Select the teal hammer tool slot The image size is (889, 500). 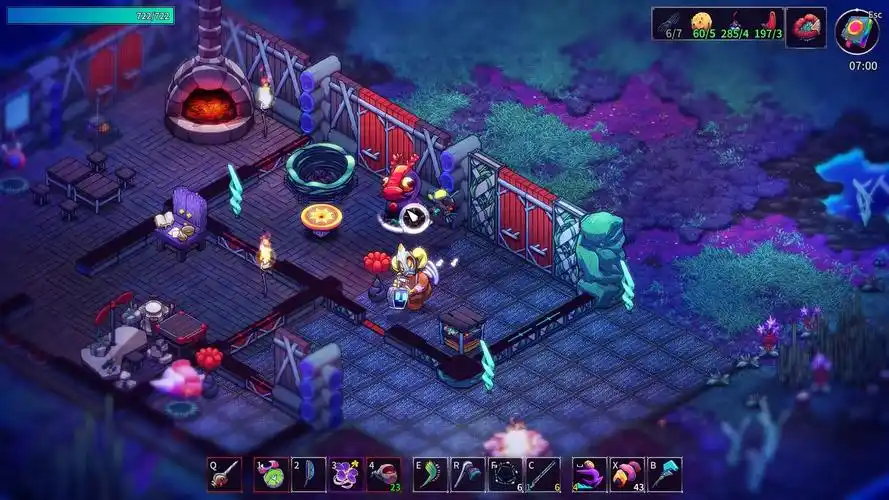click(665, 473)
